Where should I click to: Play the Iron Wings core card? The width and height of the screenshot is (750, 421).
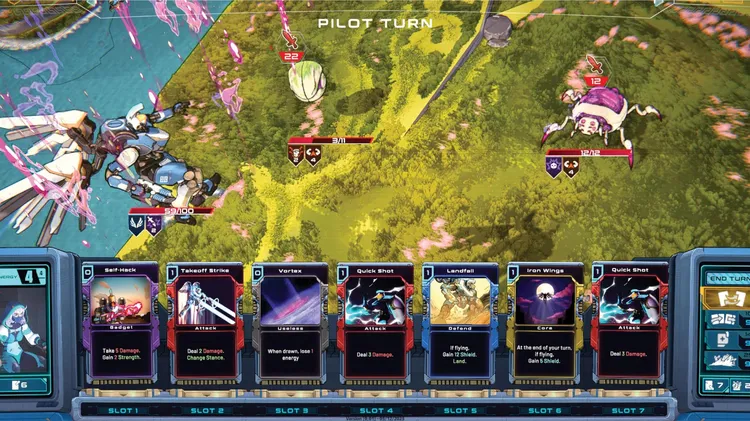(545, 322)
